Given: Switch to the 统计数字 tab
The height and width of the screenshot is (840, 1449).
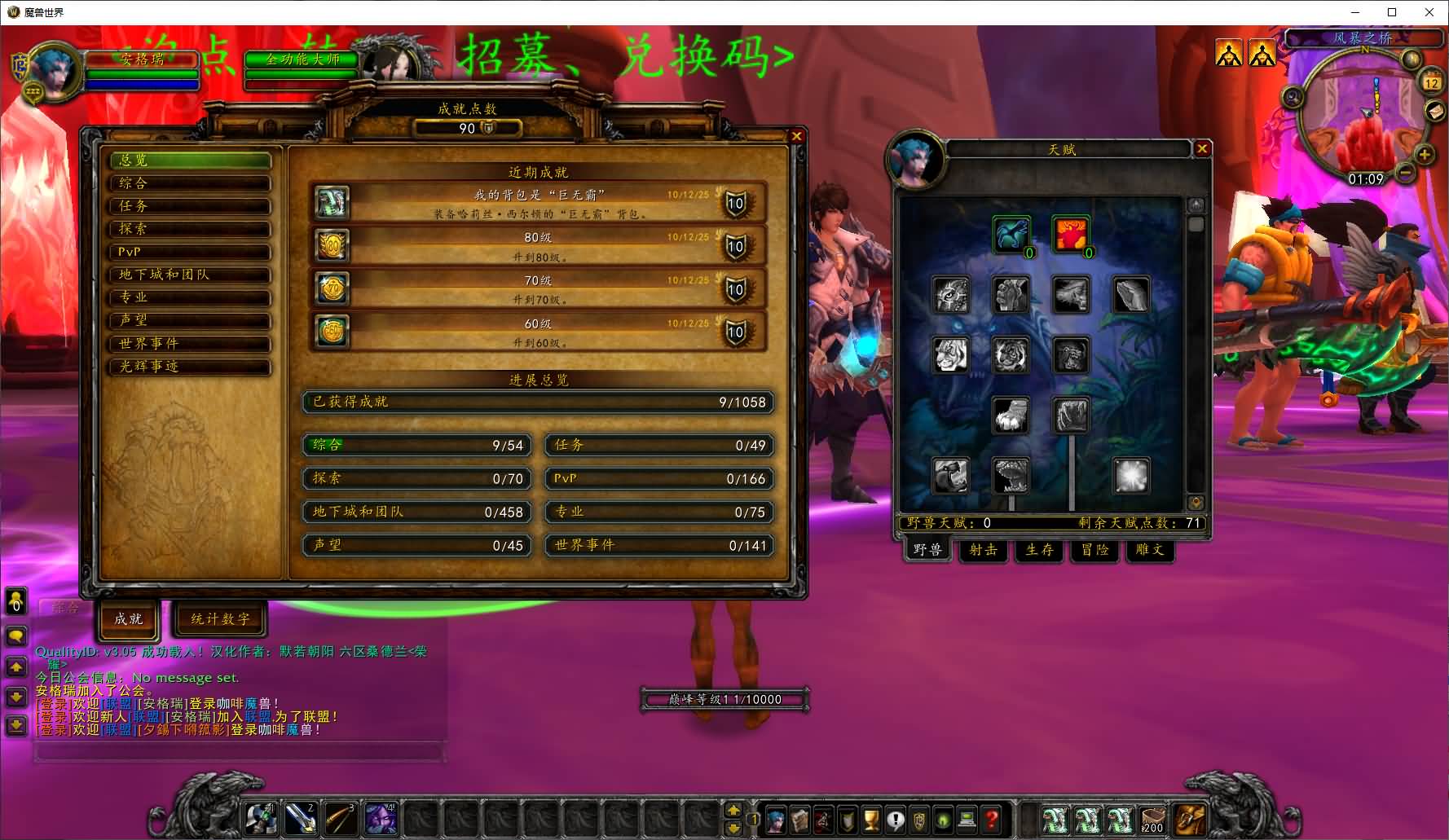Looking at the screenshot, I should coord(220,619).
